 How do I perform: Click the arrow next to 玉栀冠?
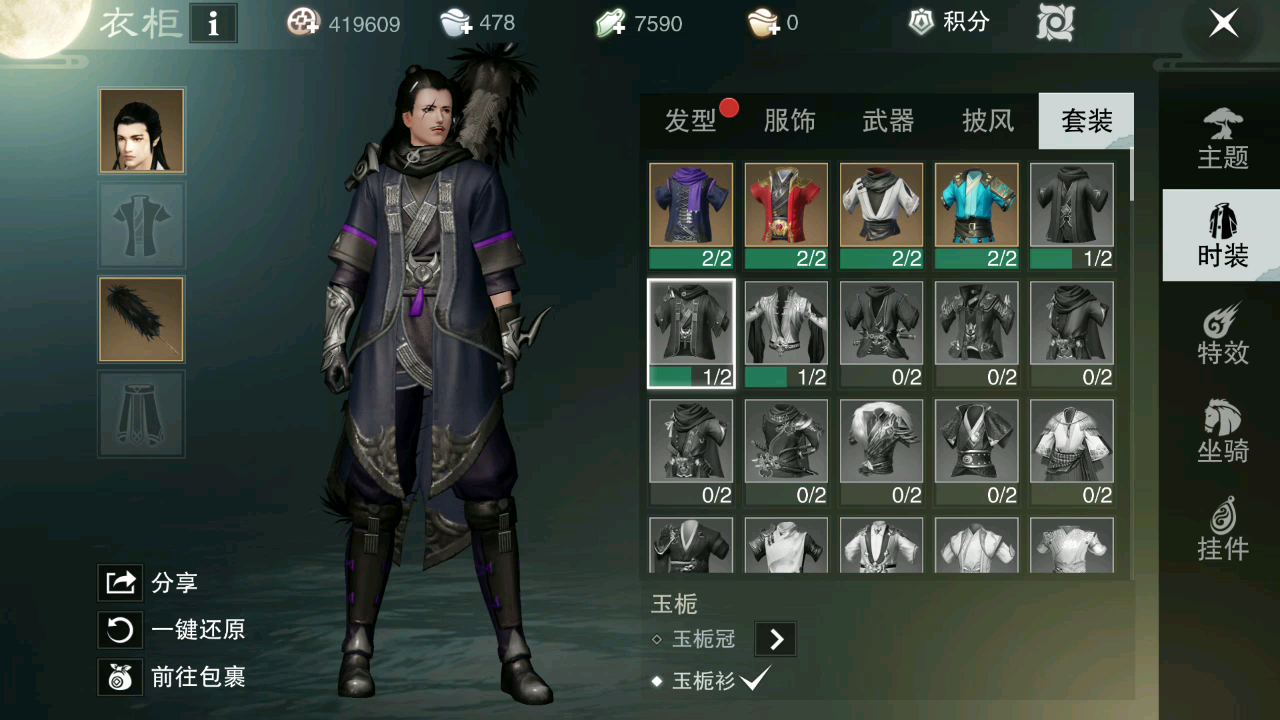click(x=776, y=639)
